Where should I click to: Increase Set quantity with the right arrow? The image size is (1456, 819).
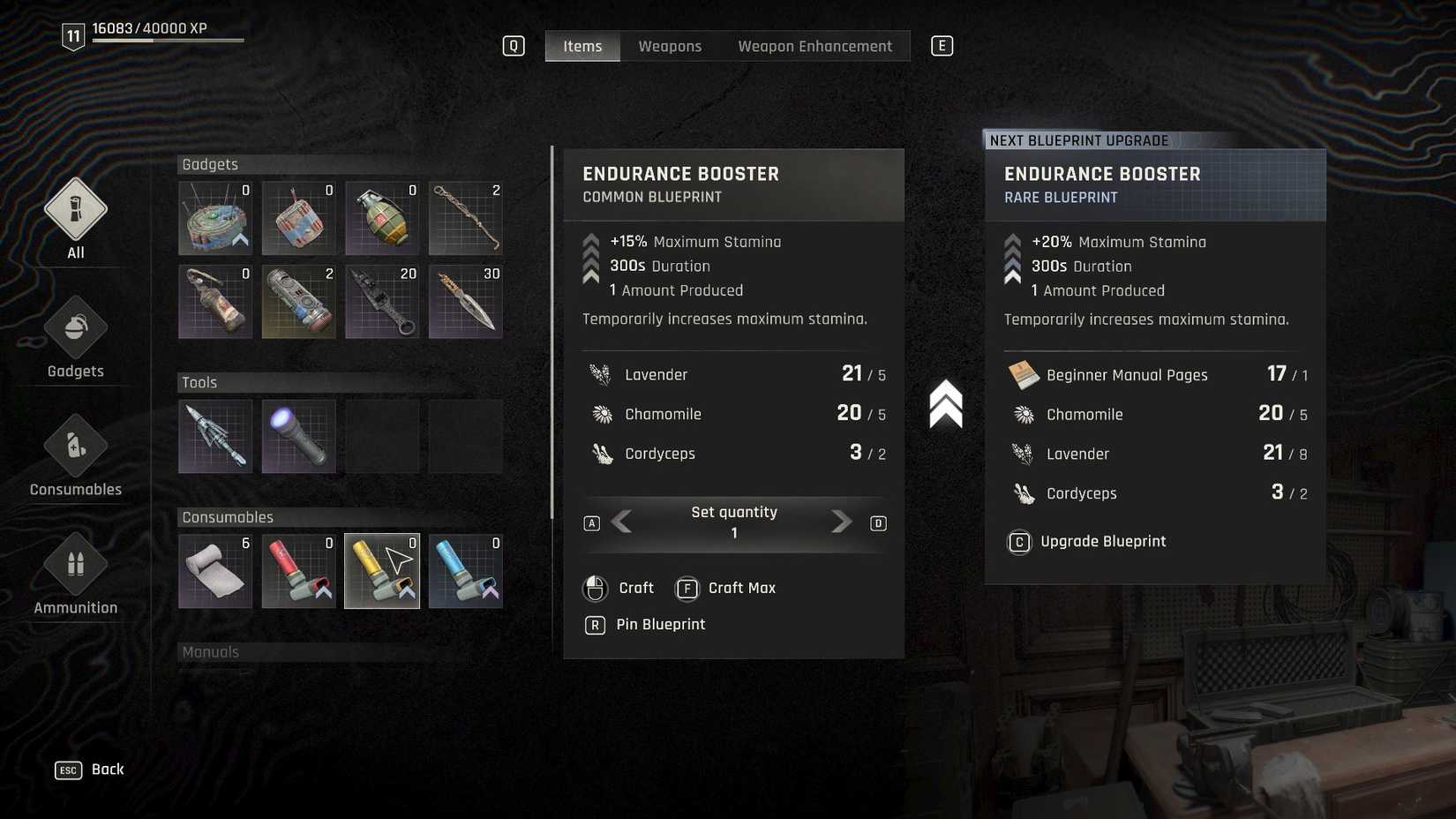(839, 522)
